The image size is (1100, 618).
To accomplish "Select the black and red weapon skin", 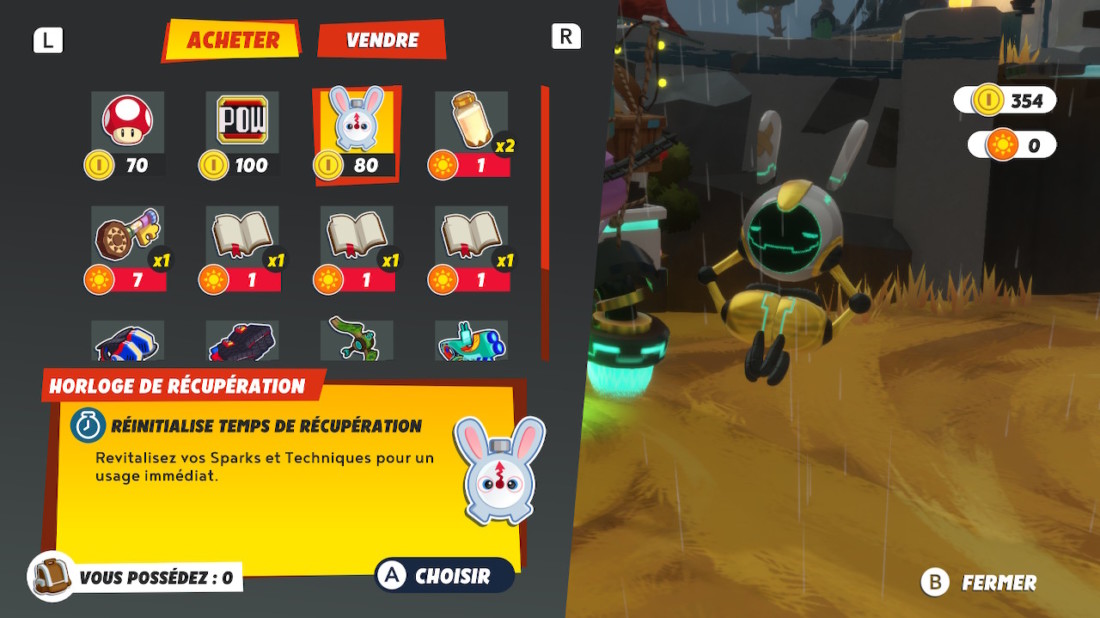I will pyautogui.click(x=242, y=343).
